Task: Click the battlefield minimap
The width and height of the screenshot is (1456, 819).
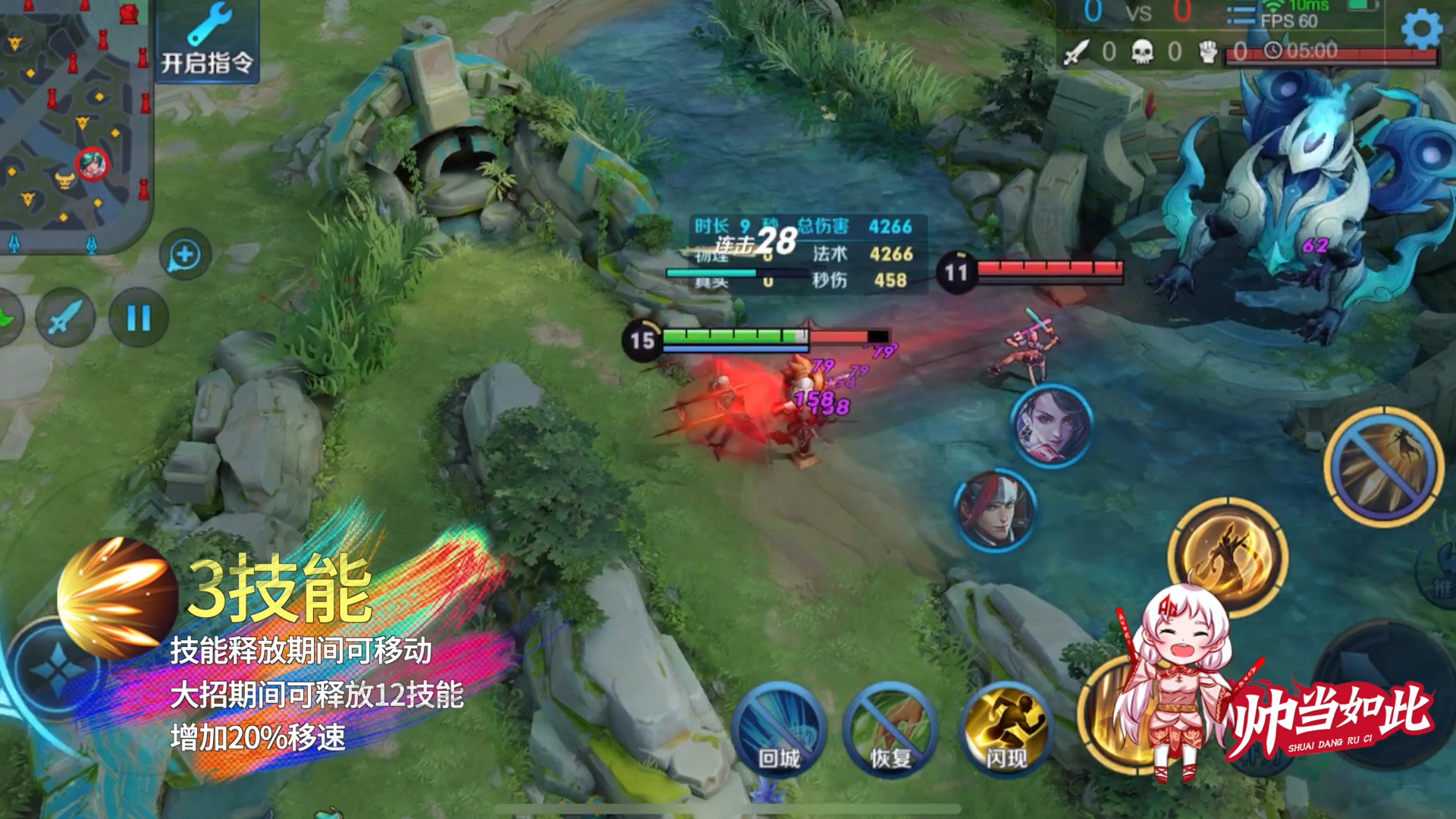Action: pos(74,121)
